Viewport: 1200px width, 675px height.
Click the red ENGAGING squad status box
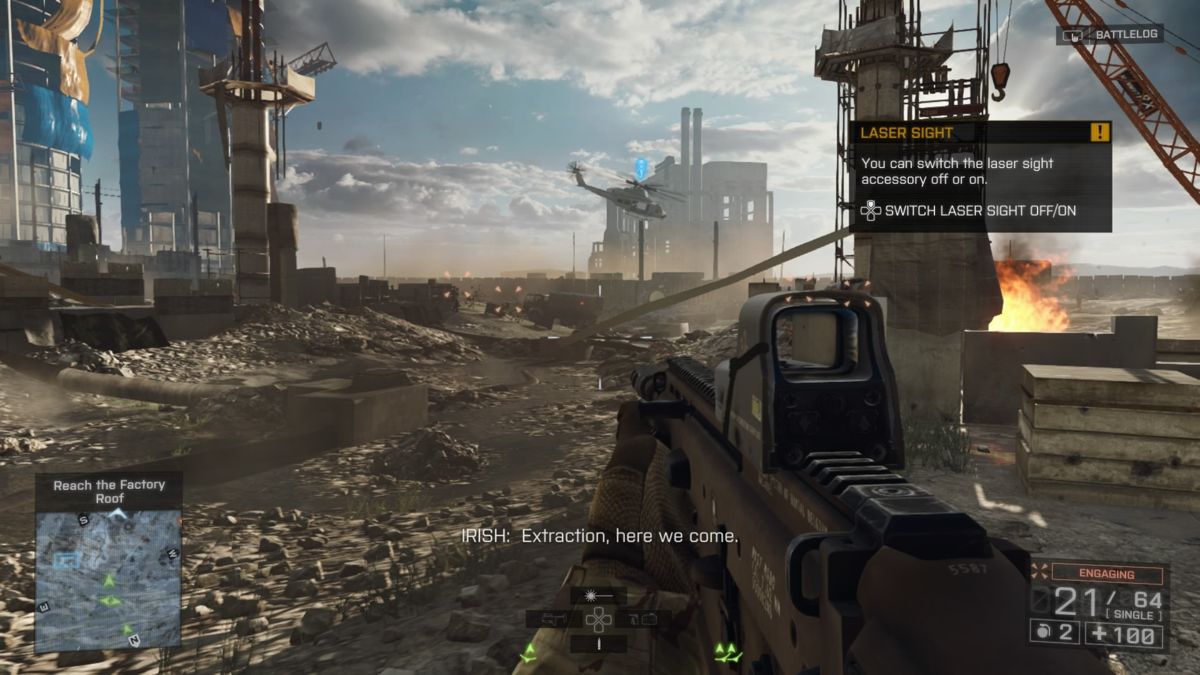(x=1106, y=574)
